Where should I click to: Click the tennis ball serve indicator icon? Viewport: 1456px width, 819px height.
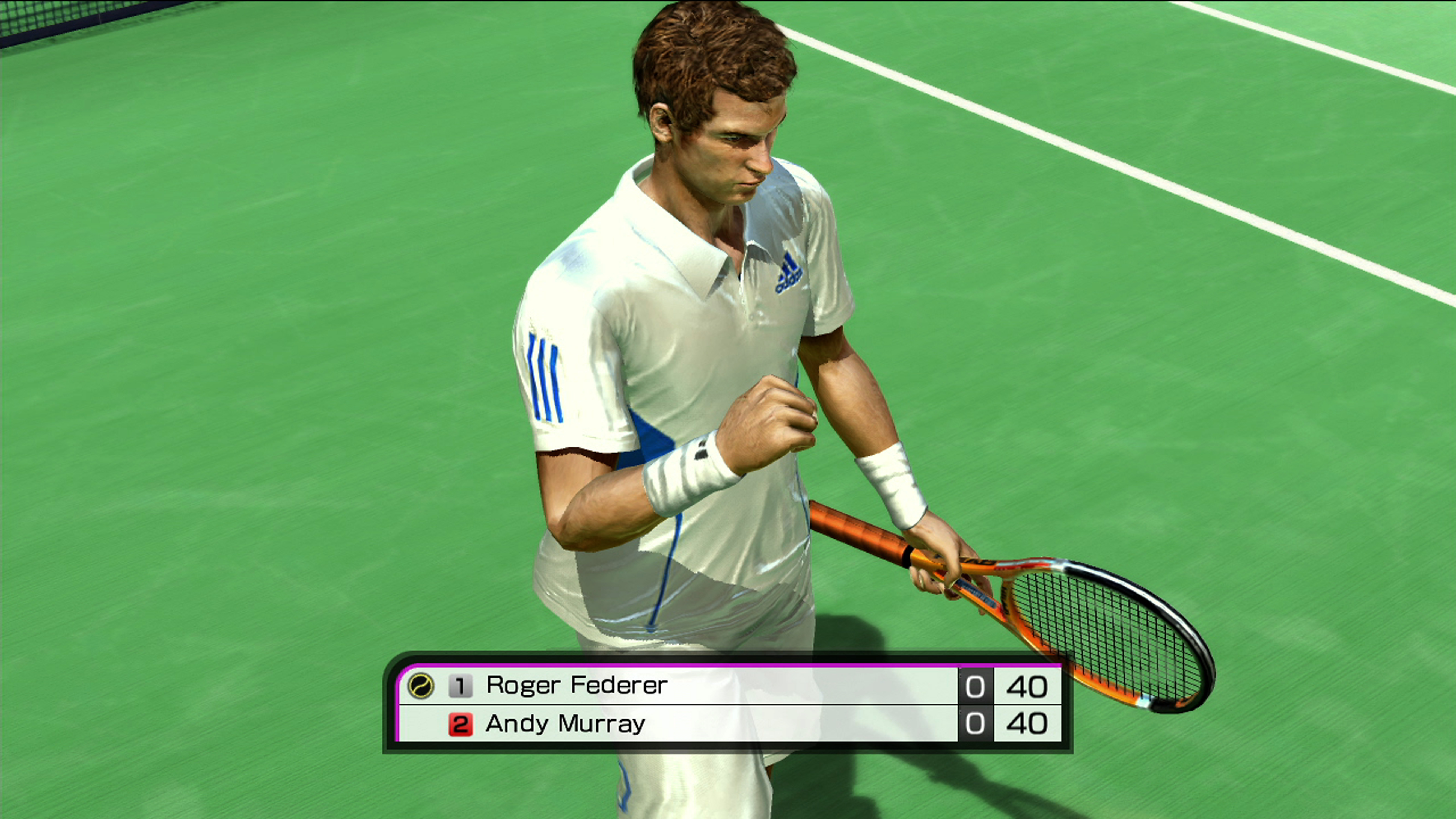click(x=421, y=686)
